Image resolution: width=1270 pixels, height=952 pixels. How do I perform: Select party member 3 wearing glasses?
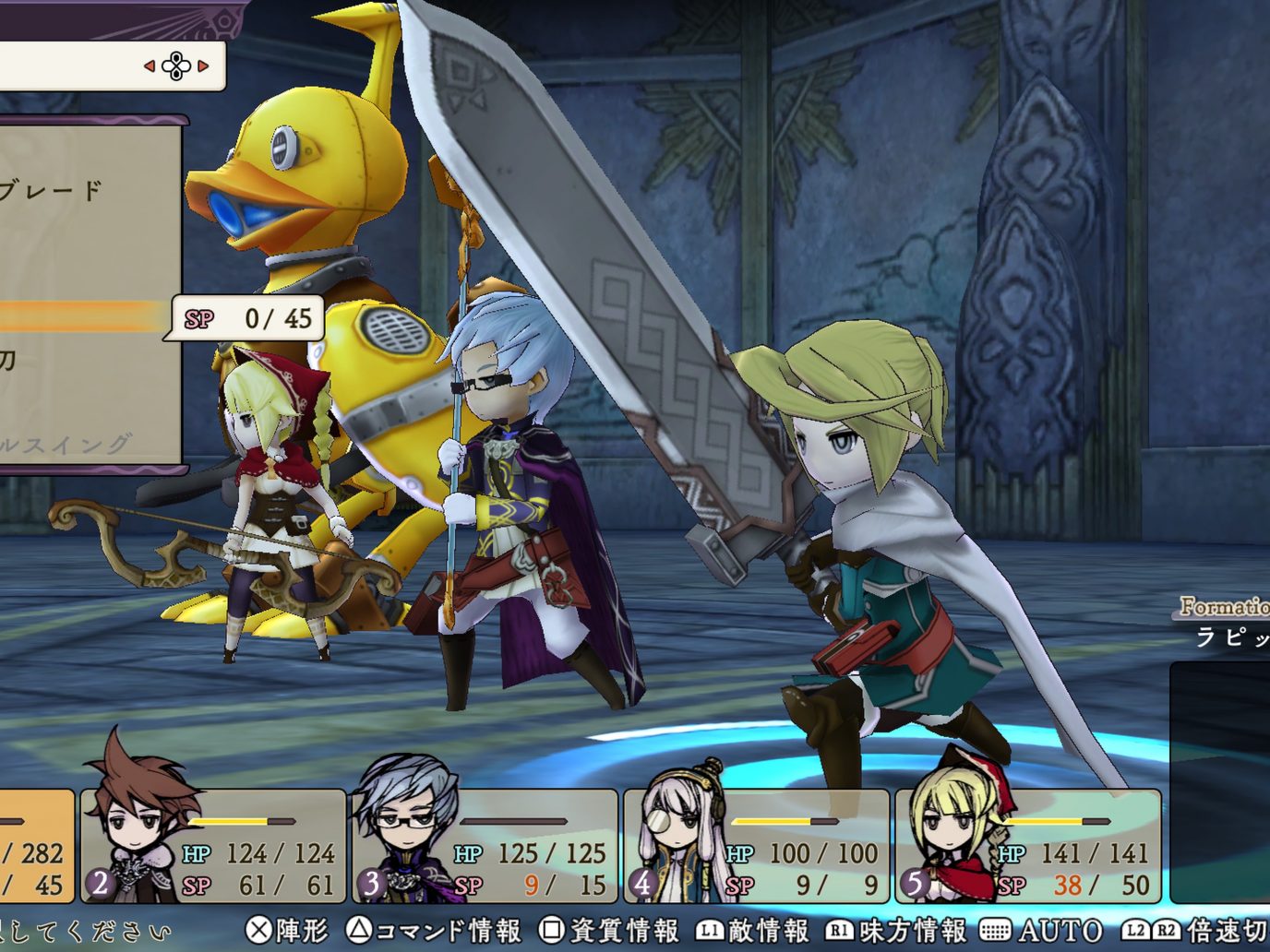[485, 846]
